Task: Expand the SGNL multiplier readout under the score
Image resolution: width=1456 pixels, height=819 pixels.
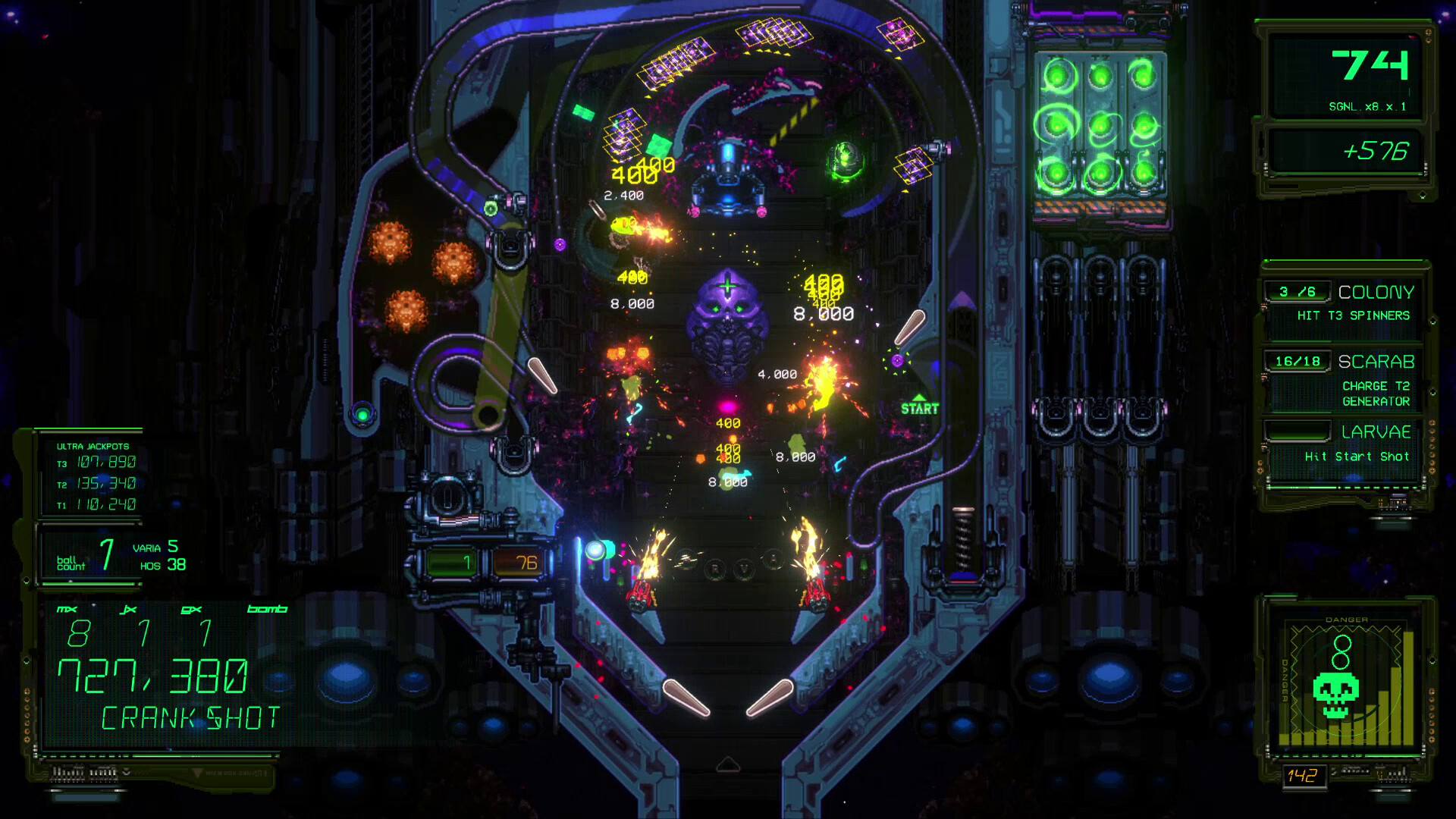Action: 1370,108
